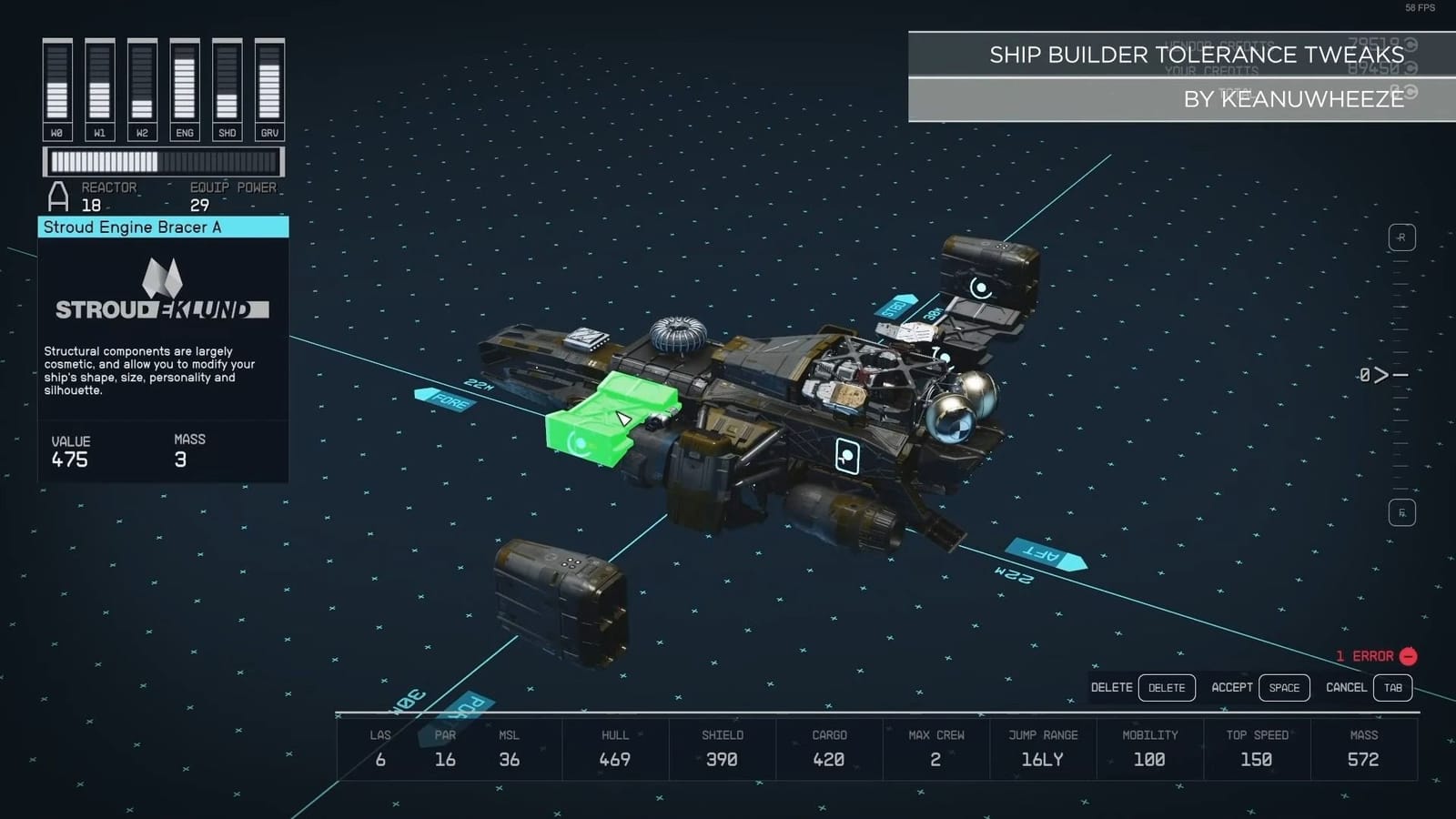1456x819 pixels.
Task: Adjust the zoom marker on the right ruler
Action: tap(1382, 373)
